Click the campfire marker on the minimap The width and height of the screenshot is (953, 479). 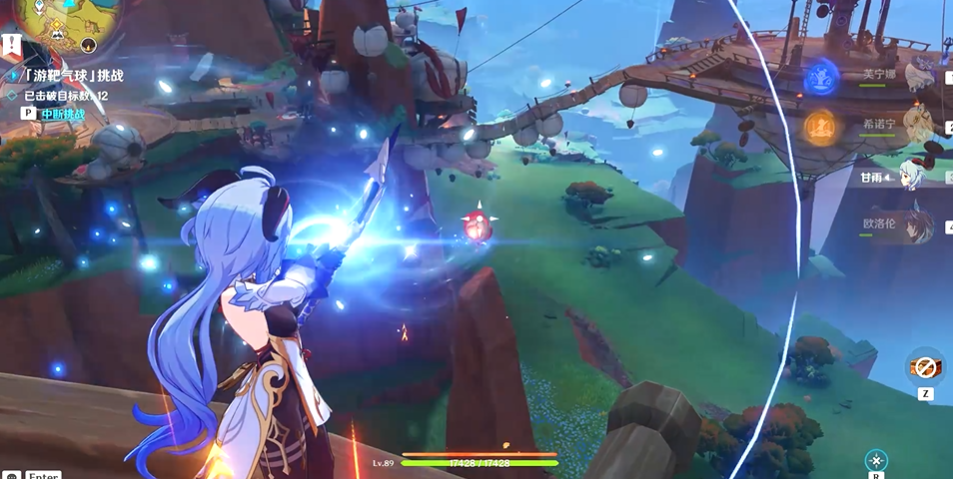click(88, 46)
